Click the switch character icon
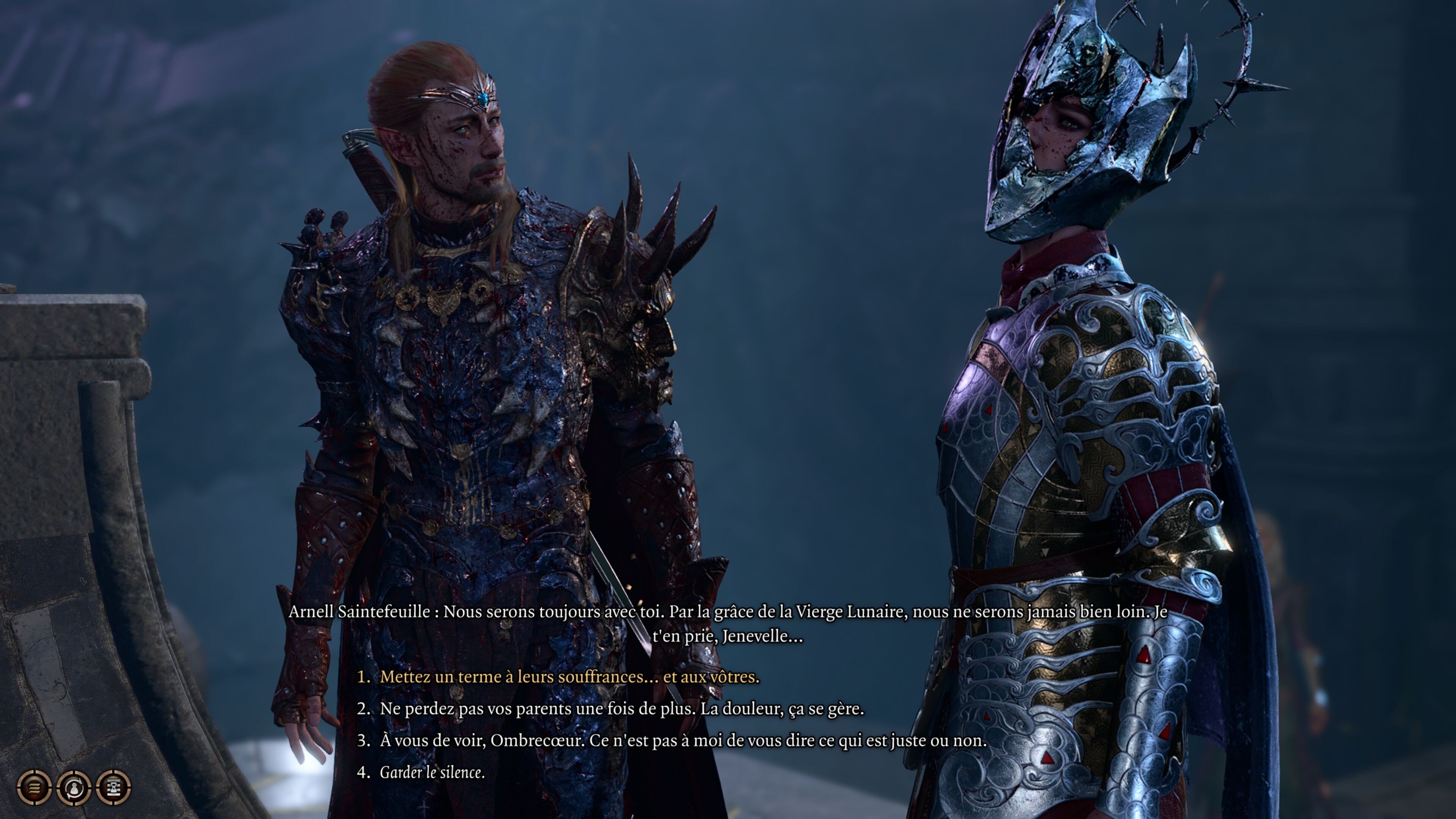This screenshot has width=1456, height=819. 74,787
